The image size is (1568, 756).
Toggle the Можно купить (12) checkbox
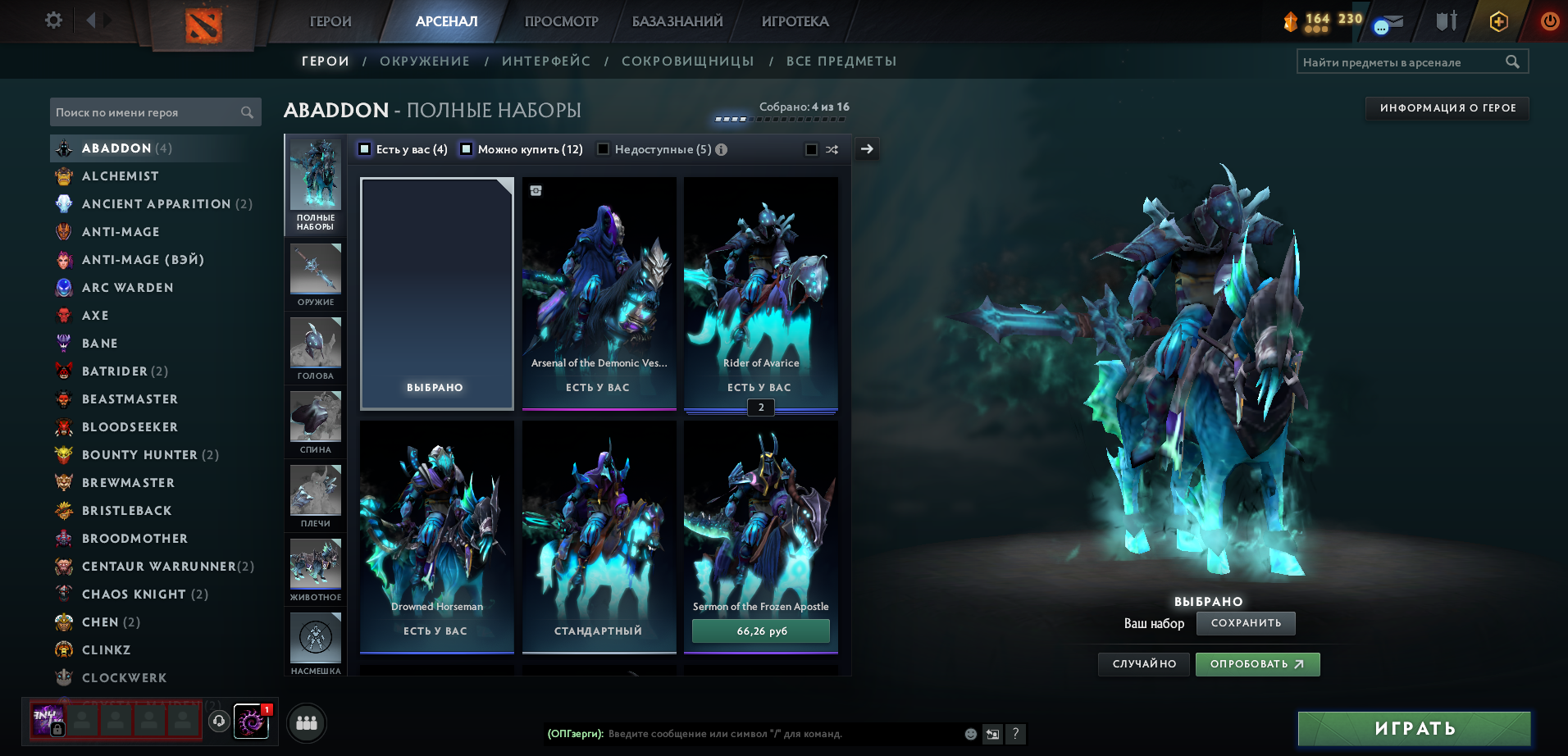click(467, 149)
